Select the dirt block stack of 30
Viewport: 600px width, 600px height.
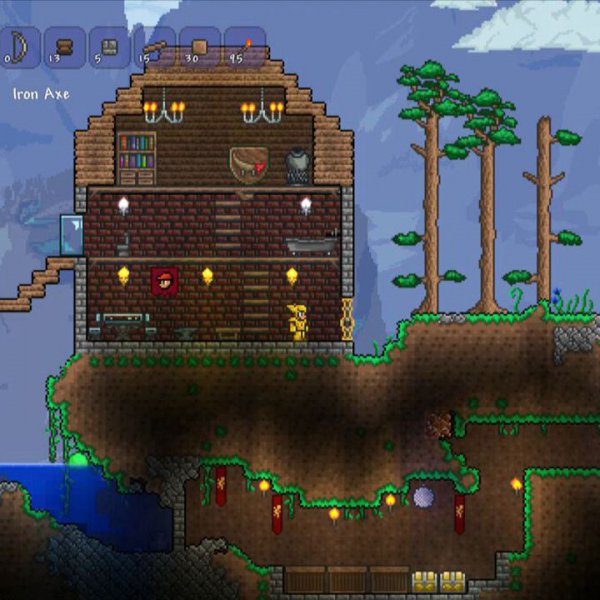point(200,47)
